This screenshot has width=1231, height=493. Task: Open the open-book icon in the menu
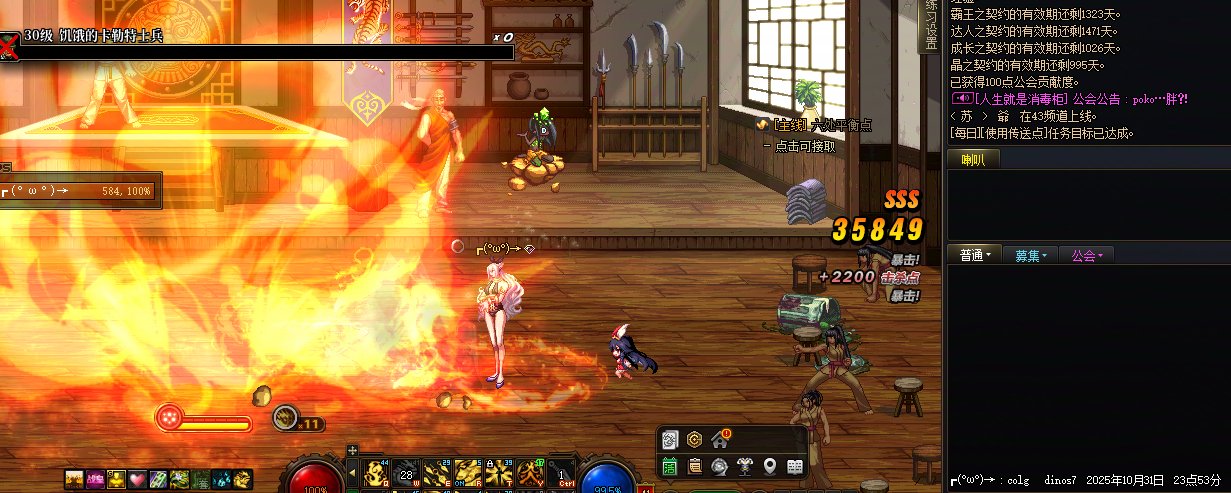pos(795,466)
